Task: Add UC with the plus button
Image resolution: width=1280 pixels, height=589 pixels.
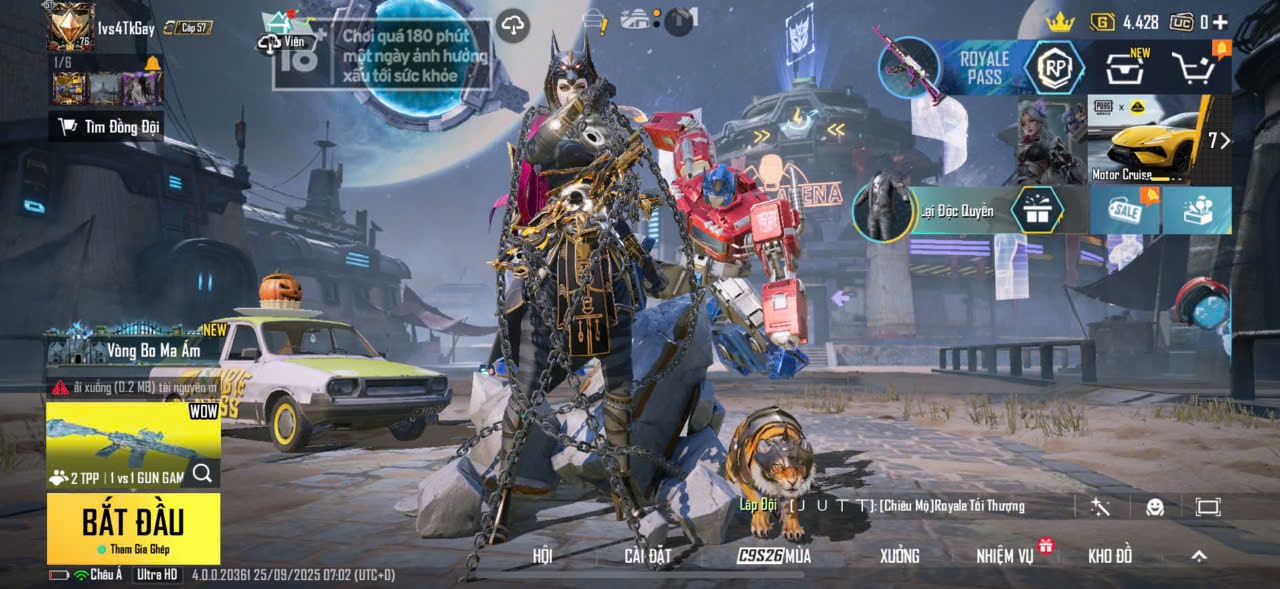Action: [x=1220, y=22]
